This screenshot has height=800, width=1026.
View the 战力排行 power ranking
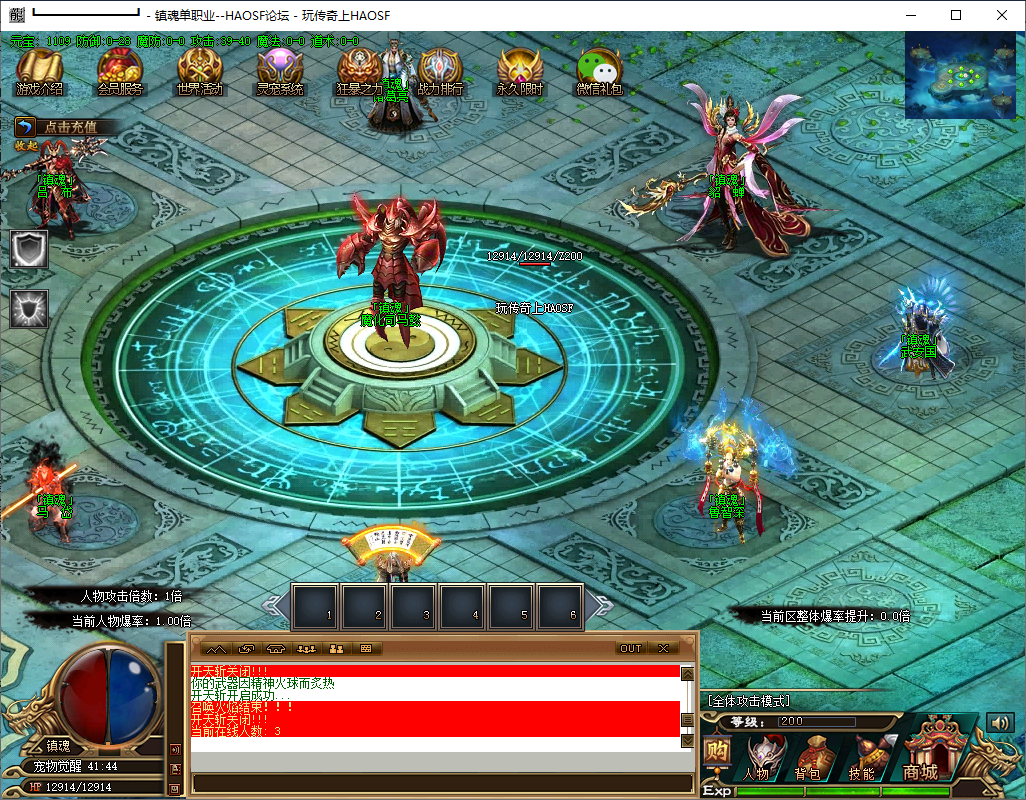click(440, 72)
